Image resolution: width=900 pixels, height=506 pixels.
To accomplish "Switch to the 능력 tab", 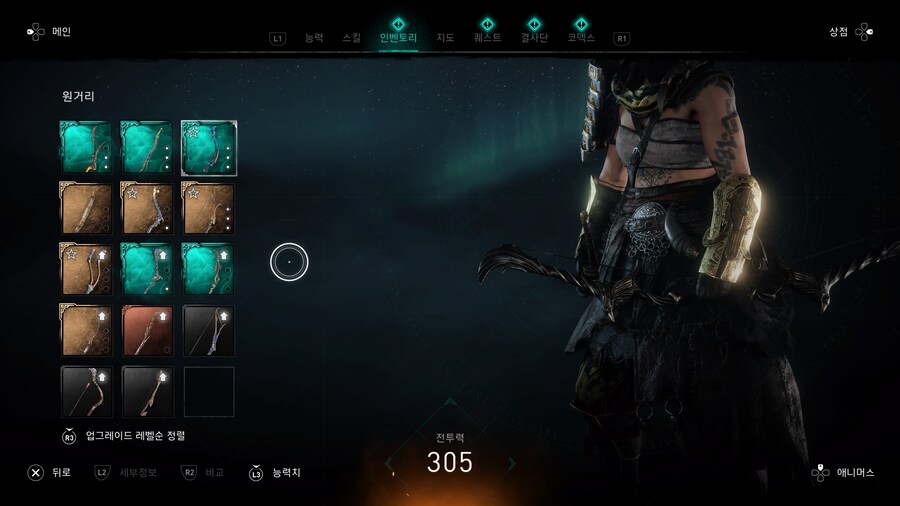I will pyautogui.click(x=314, y=38).
